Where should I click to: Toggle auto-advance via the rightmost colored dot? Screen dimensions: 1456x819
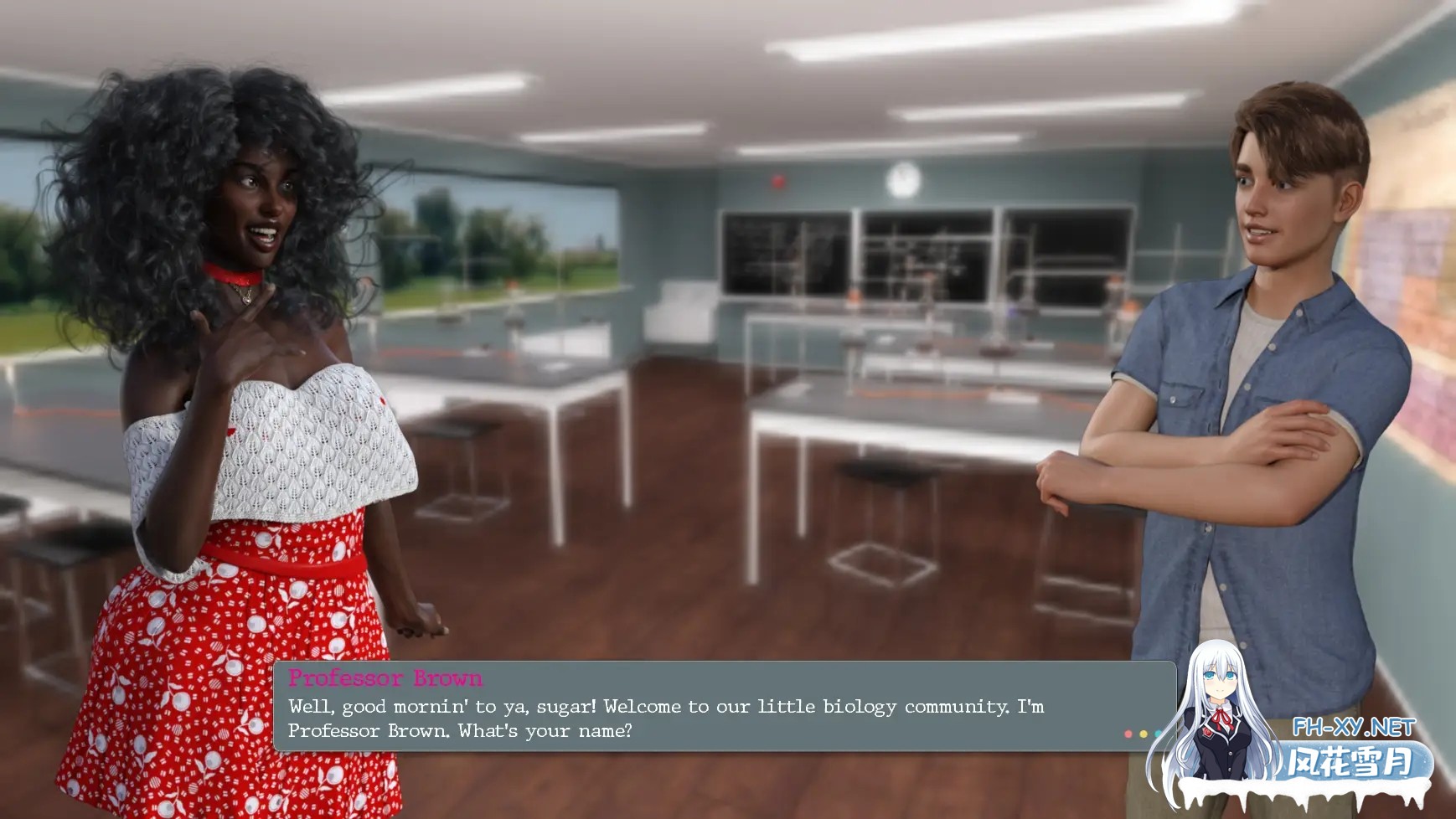(1158, 734)
